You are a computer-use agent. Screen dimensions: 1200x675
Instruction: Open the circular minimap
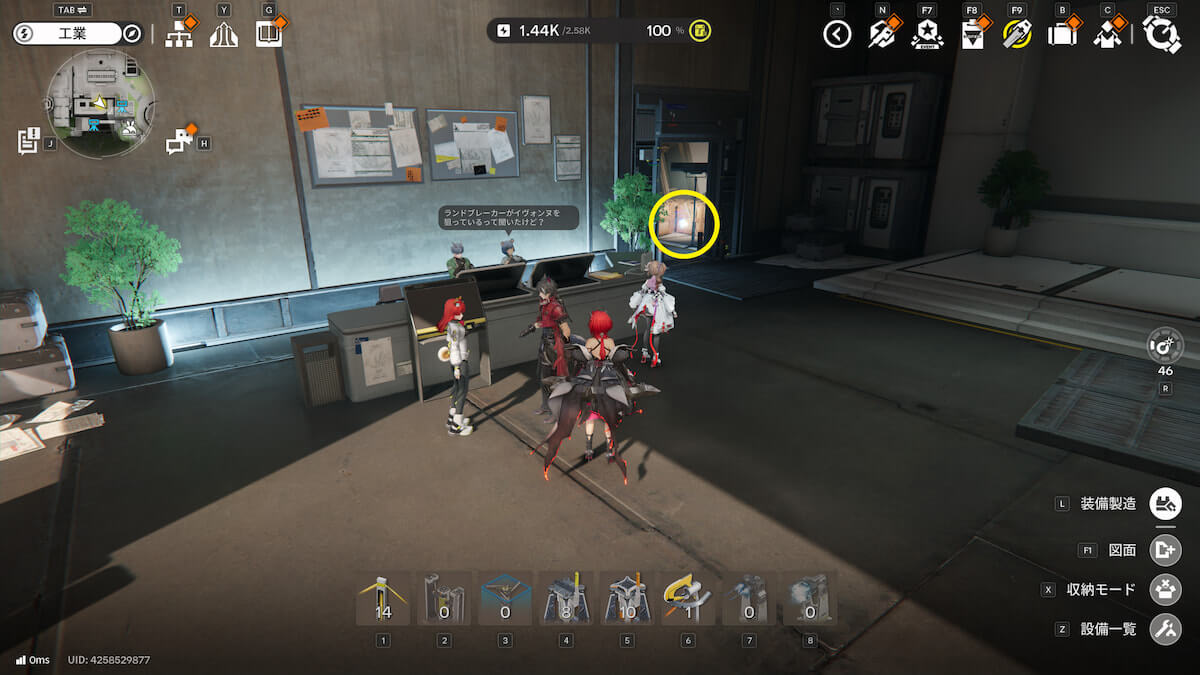100,103
